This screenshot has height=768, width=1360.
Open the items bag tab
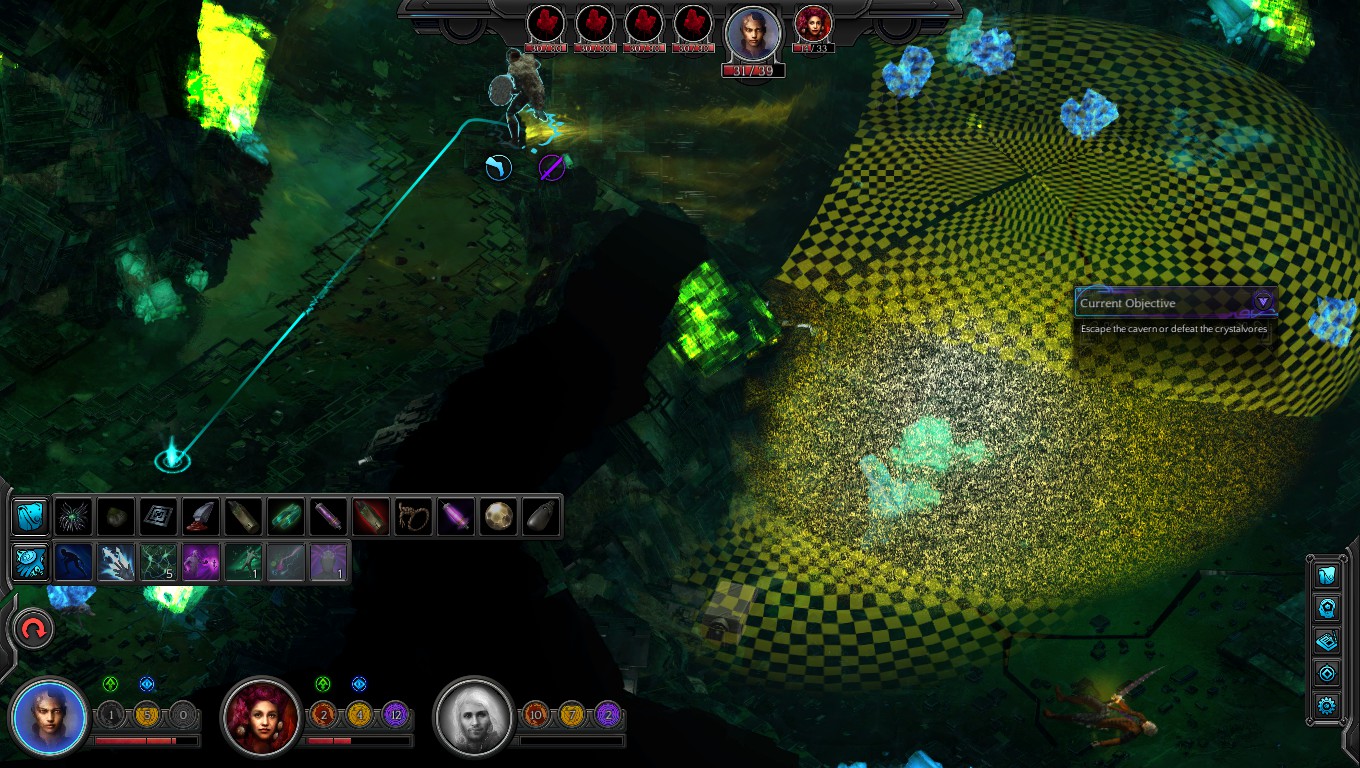tap(30, 516)
